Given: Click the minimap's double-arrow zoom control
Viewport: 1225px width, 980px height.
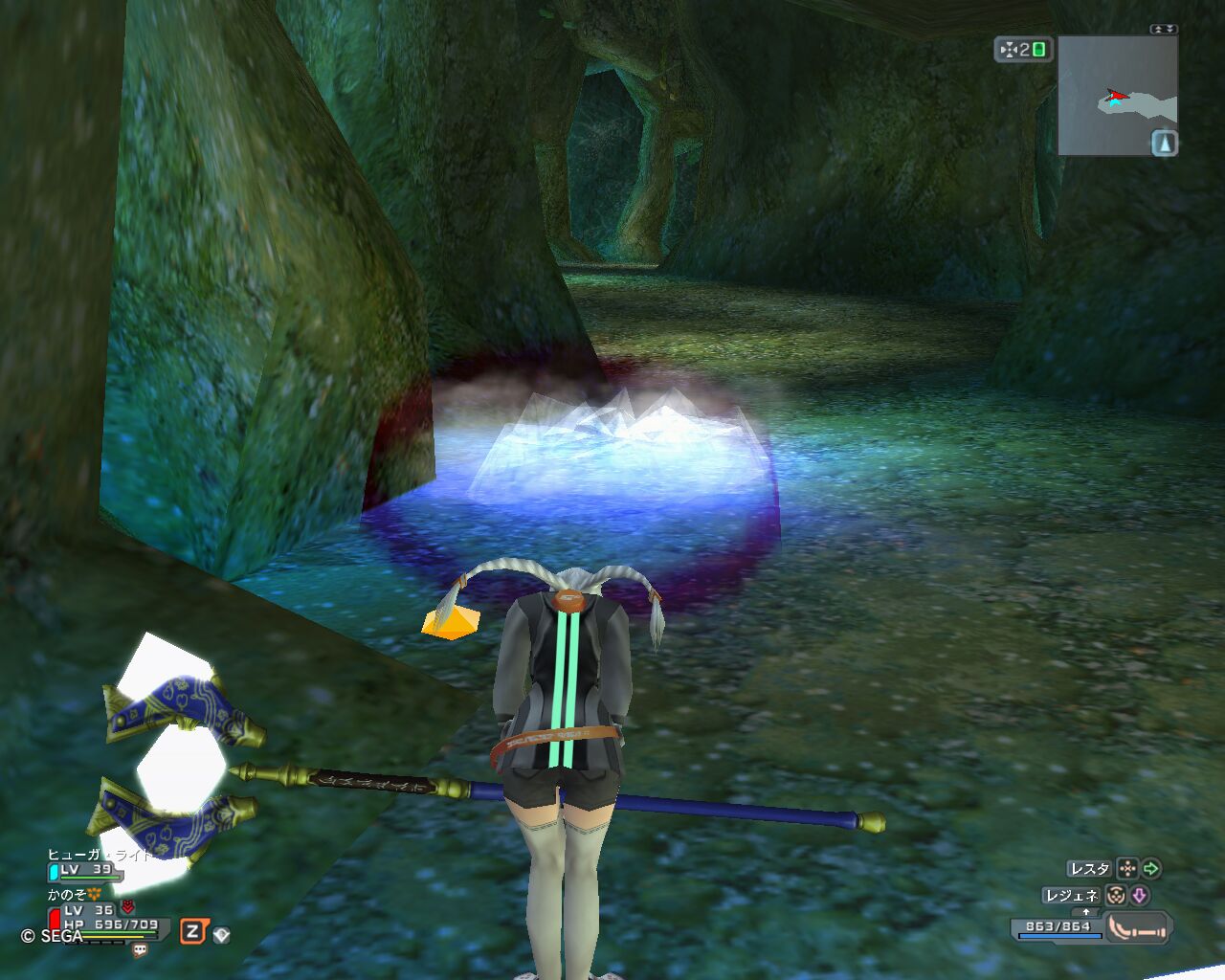Looking at the screenshot, I should (1164, 30).
